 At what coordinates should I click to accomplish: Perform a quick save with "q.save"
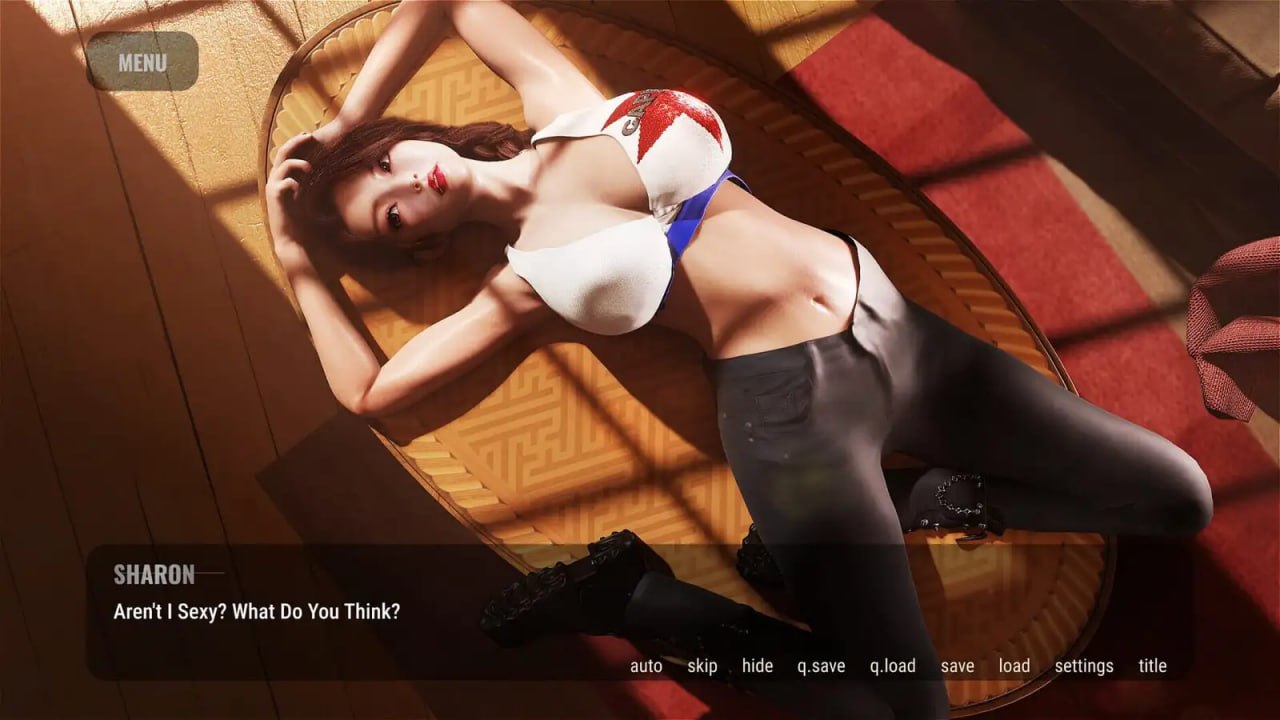click(822, 665)
